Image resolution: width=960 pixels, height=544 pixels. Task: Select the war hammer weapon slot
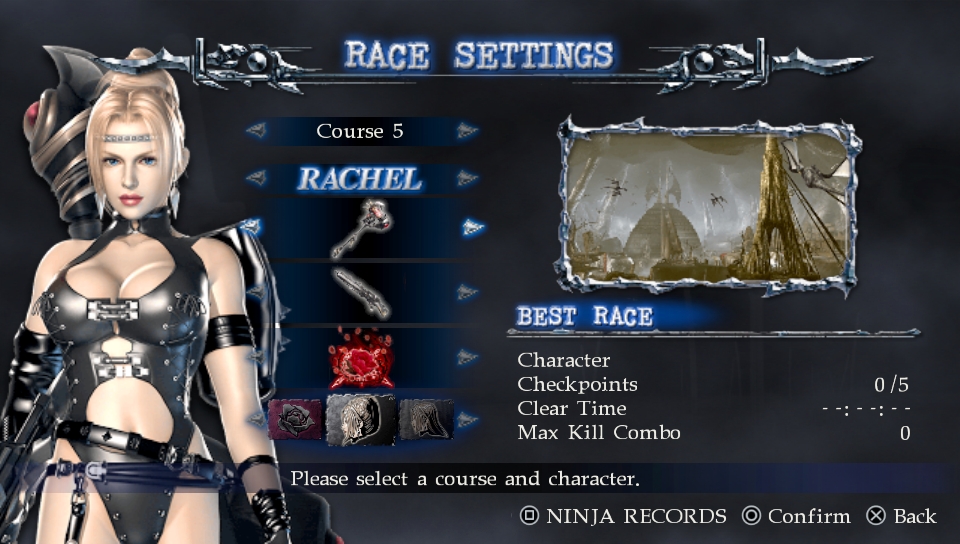(x=360, y=228)
